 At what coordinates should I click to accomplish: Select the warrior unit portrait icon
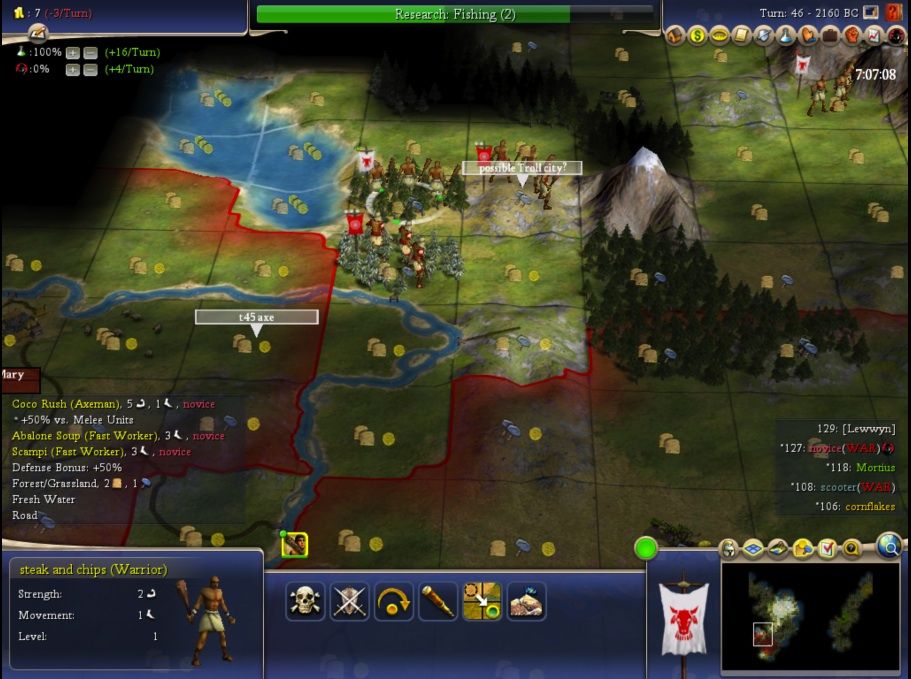point(295,545)
